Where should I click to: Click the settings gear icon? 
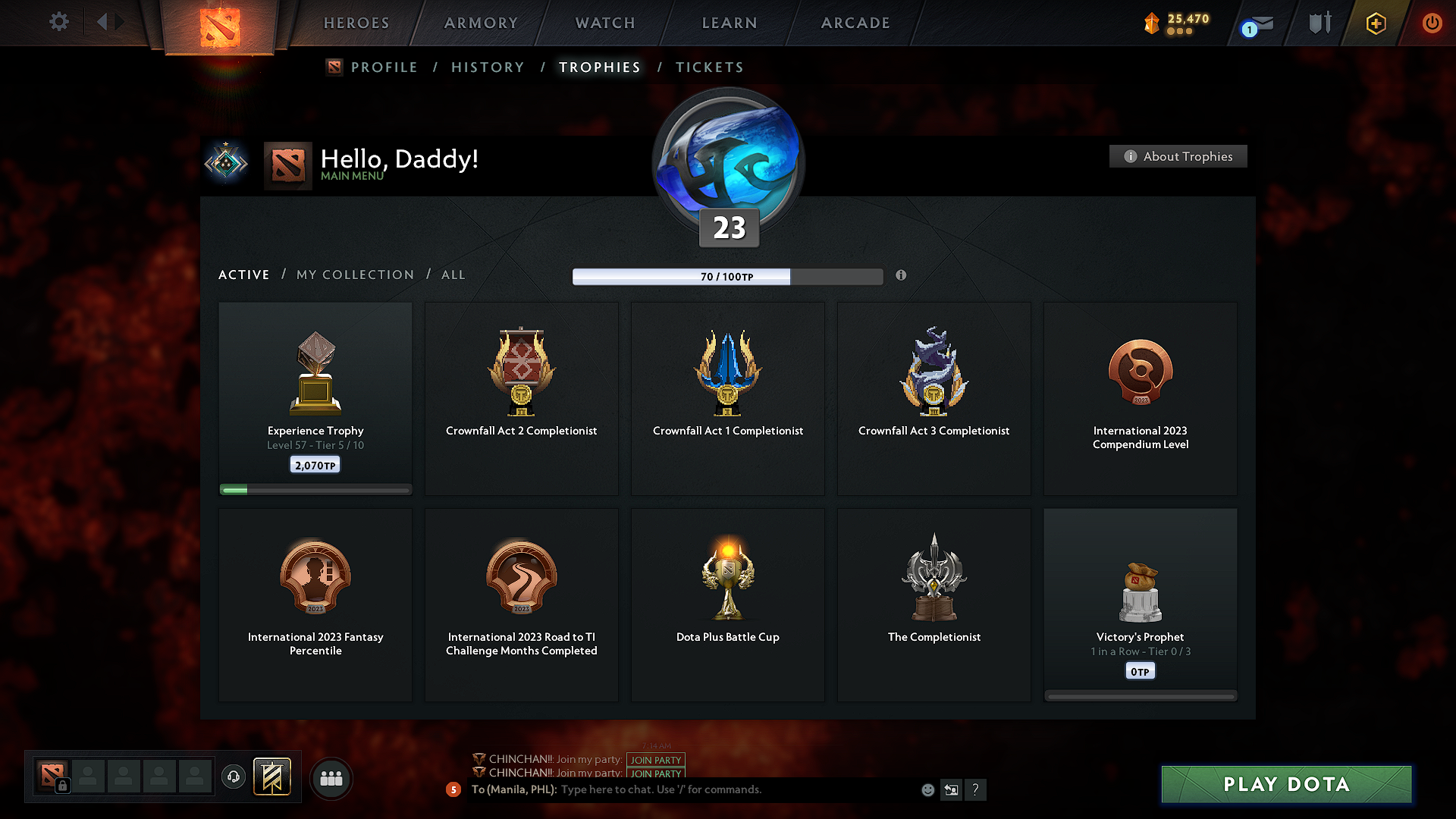pos(59,23)
